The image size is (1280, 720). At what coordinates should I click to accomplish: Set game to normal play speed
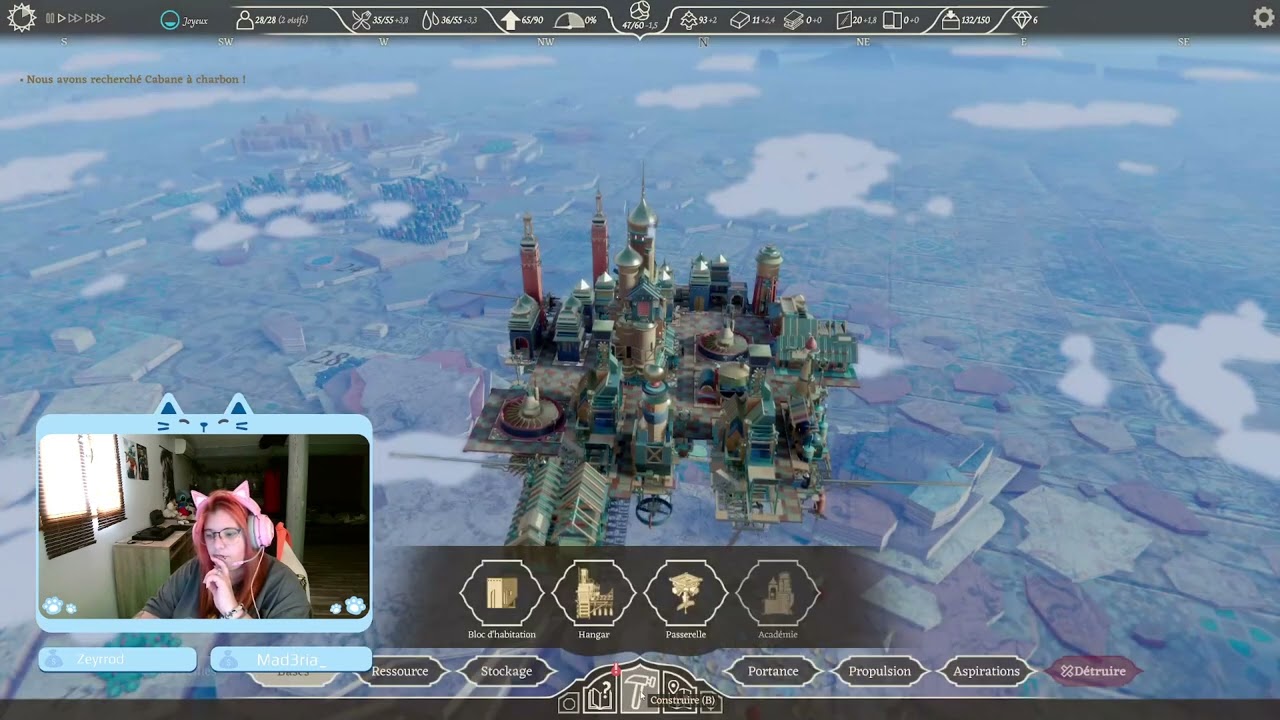(x=62, y=18)
